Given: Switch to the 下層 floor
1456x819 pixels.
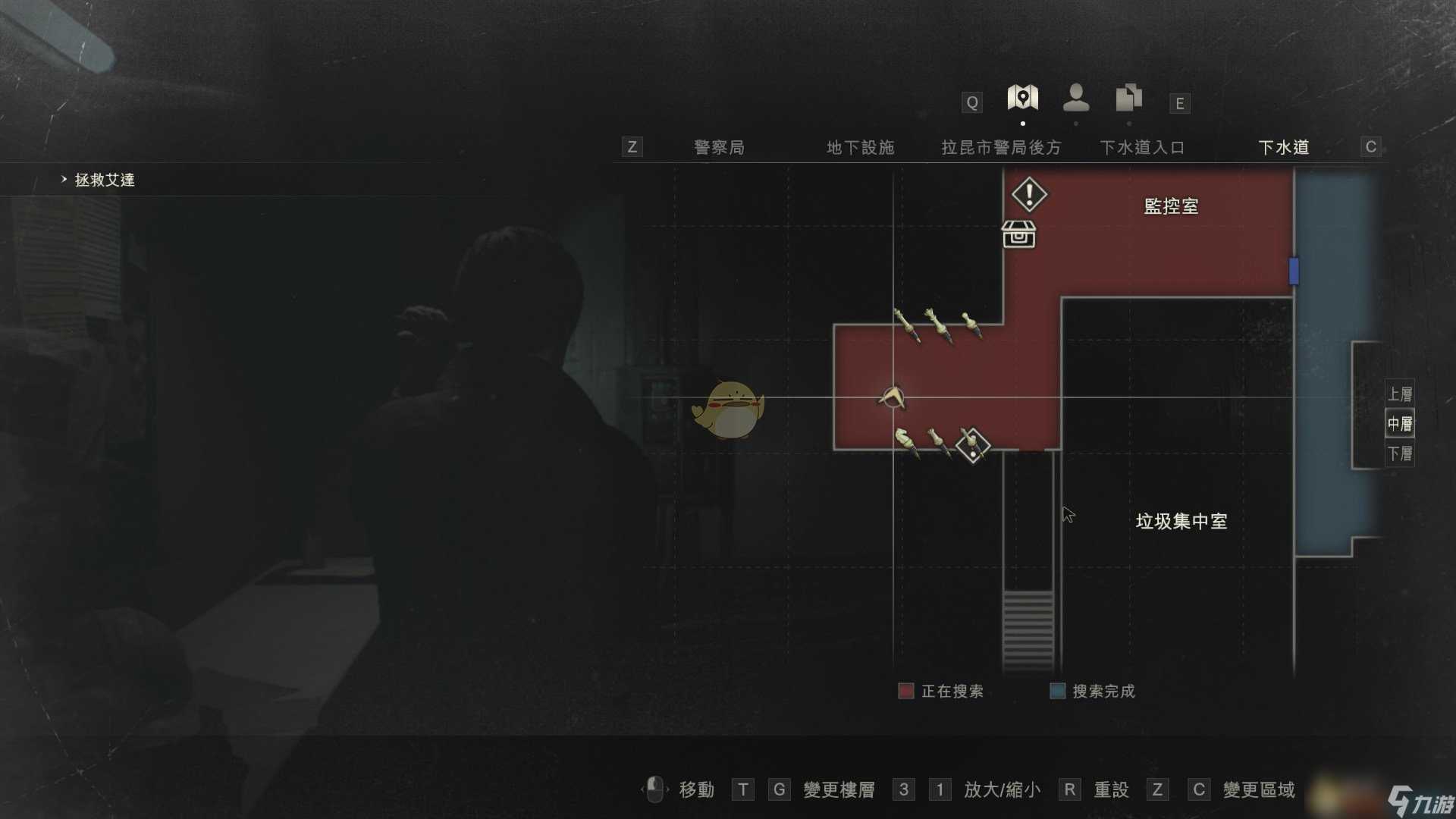Looking at the screenshot, I should pyautogui.click(x=1399, y=453).
